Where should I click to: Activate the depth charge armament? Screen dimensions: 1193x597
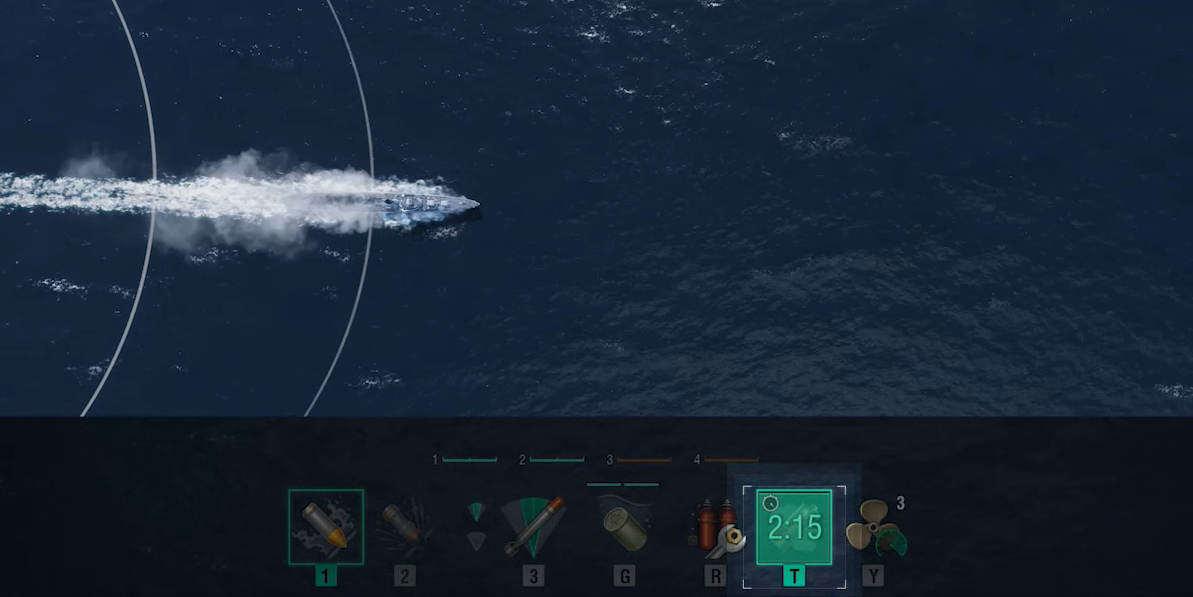click(x=623, y=527)
